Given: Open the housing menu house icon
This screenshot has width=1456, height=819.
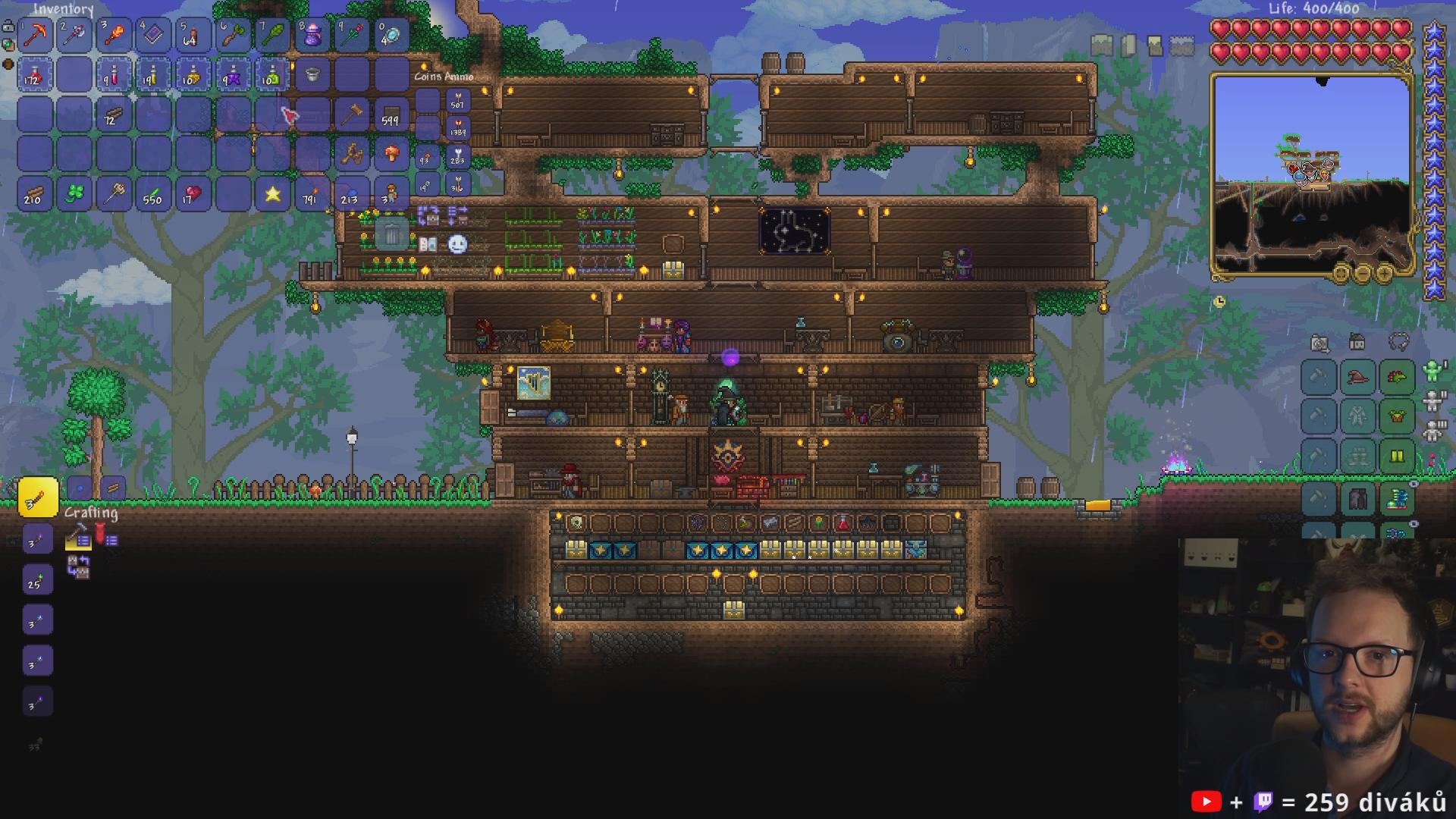Looking at the screenshot, I should (x=1357, y=342).
